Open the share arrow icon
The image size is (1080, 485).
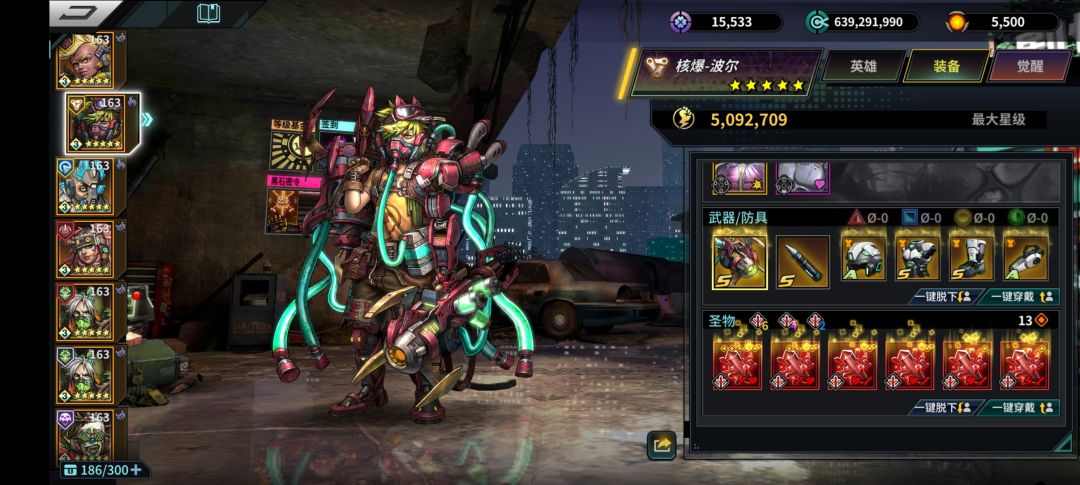[661, 445]
